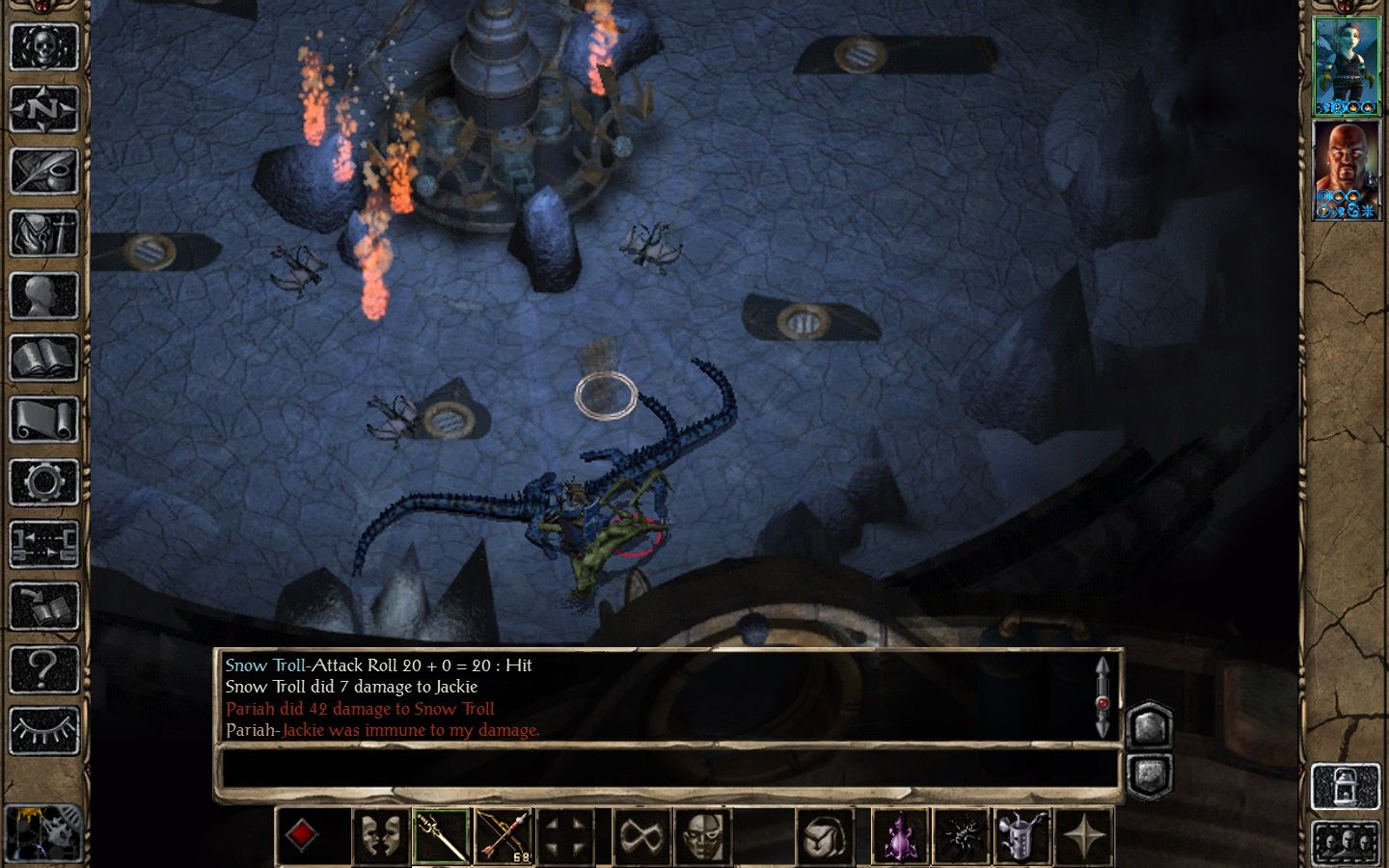Image resolution: width=1389 pixels, height=868 pixels.
Task: Open the journal with the quill icon
Action: coord(43,172)
